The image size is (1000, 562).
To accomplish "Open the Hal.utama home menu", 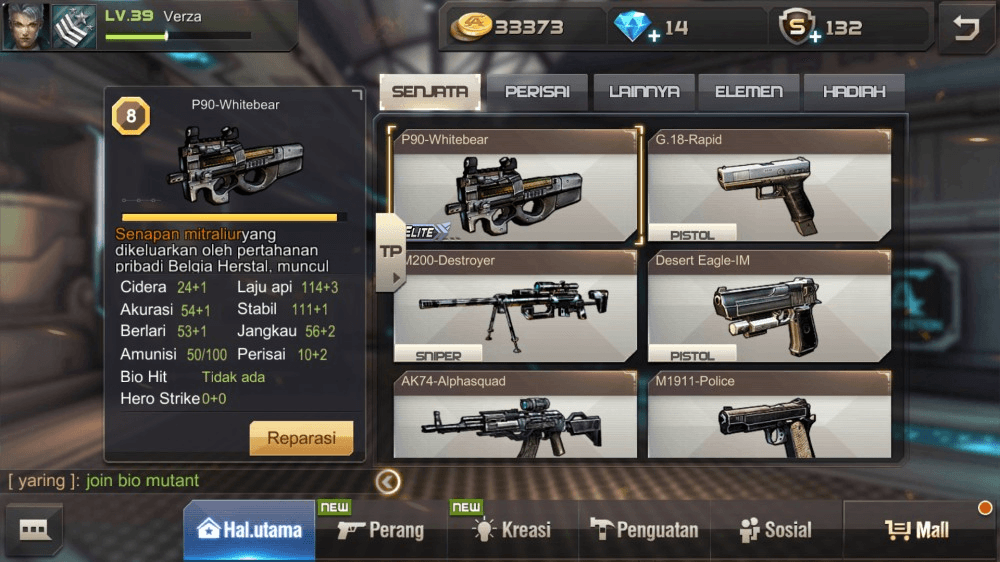I will click(250, 530).
